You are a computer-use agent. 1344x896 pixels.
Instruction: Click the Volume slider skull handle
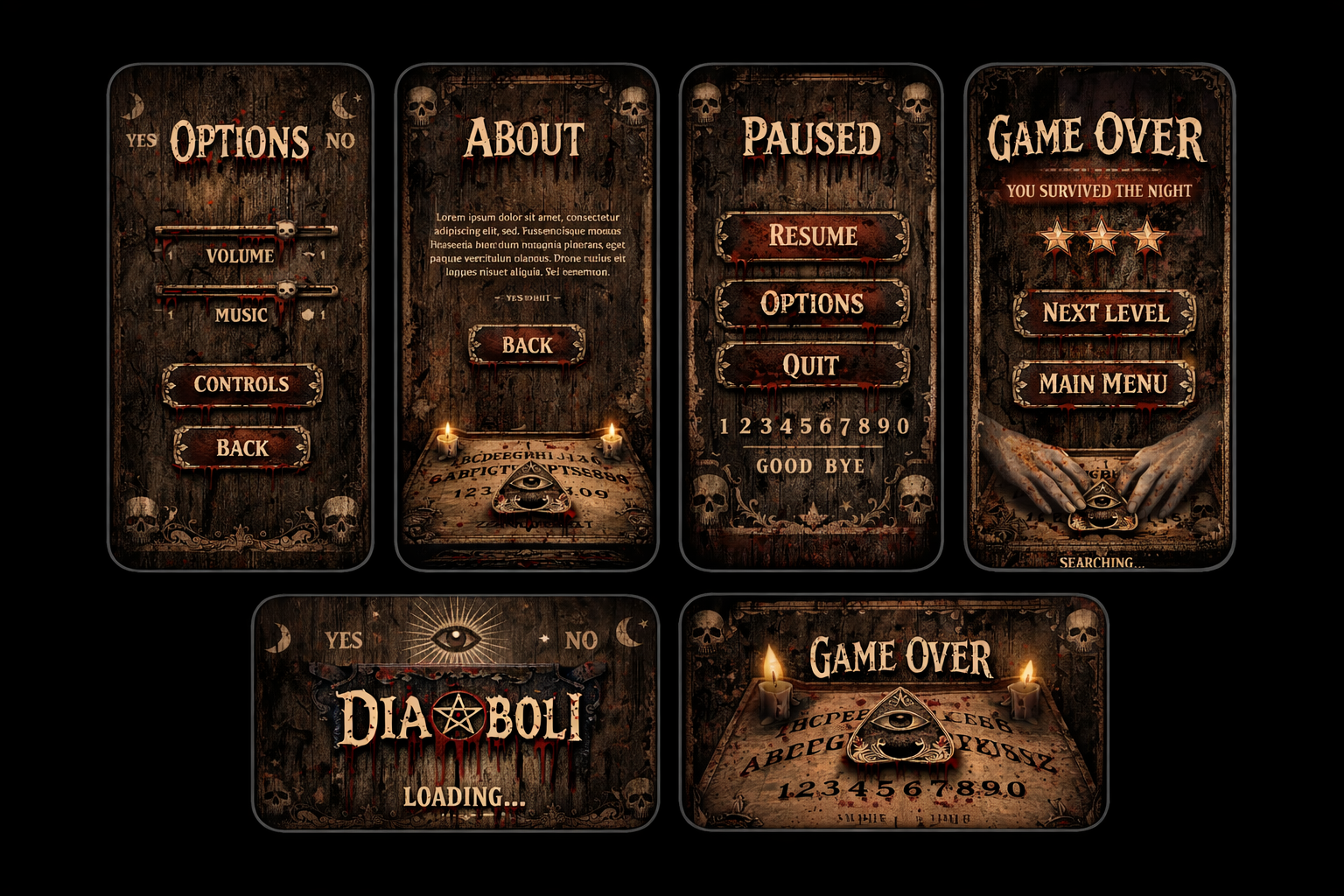point(284,230)
